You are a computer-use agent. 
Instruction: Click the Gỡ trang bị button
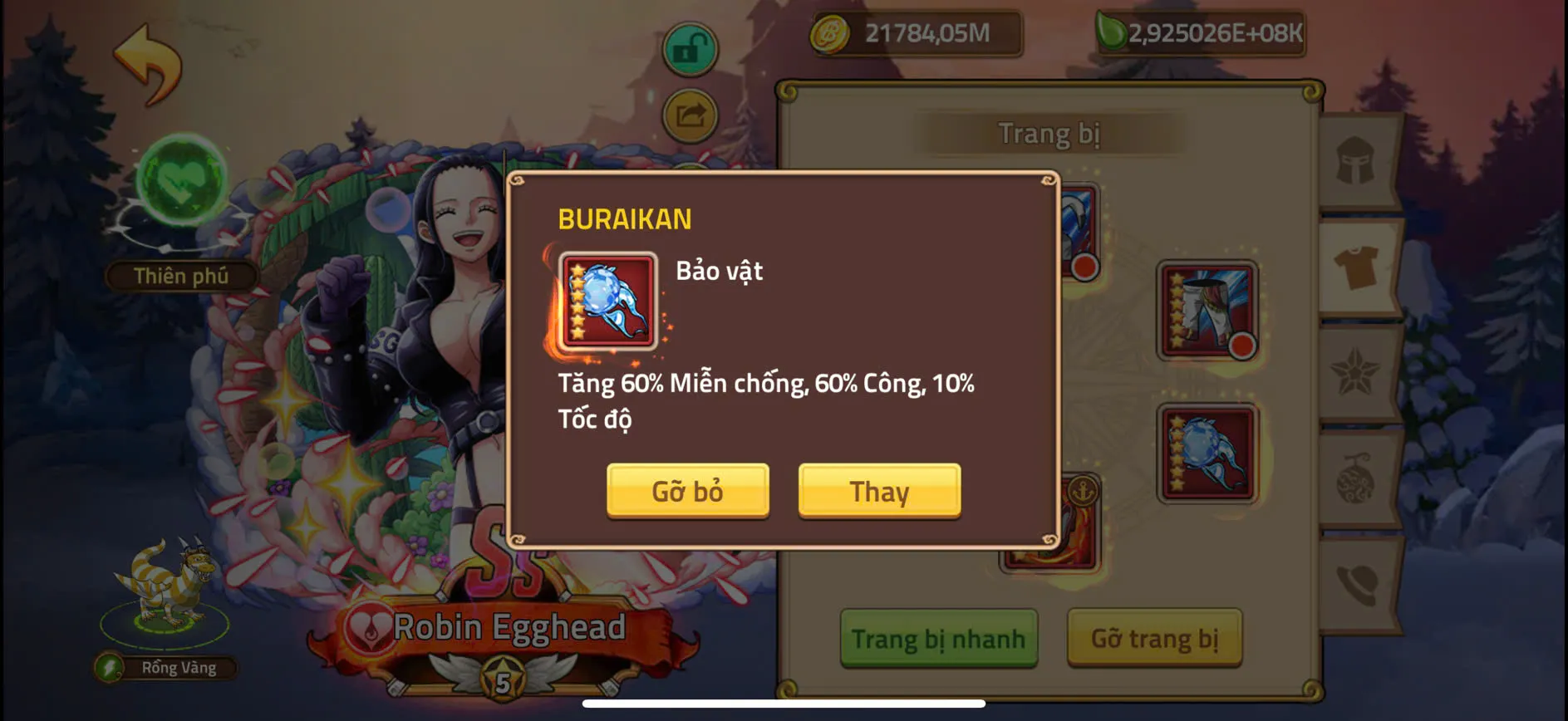click(1153, 640)
